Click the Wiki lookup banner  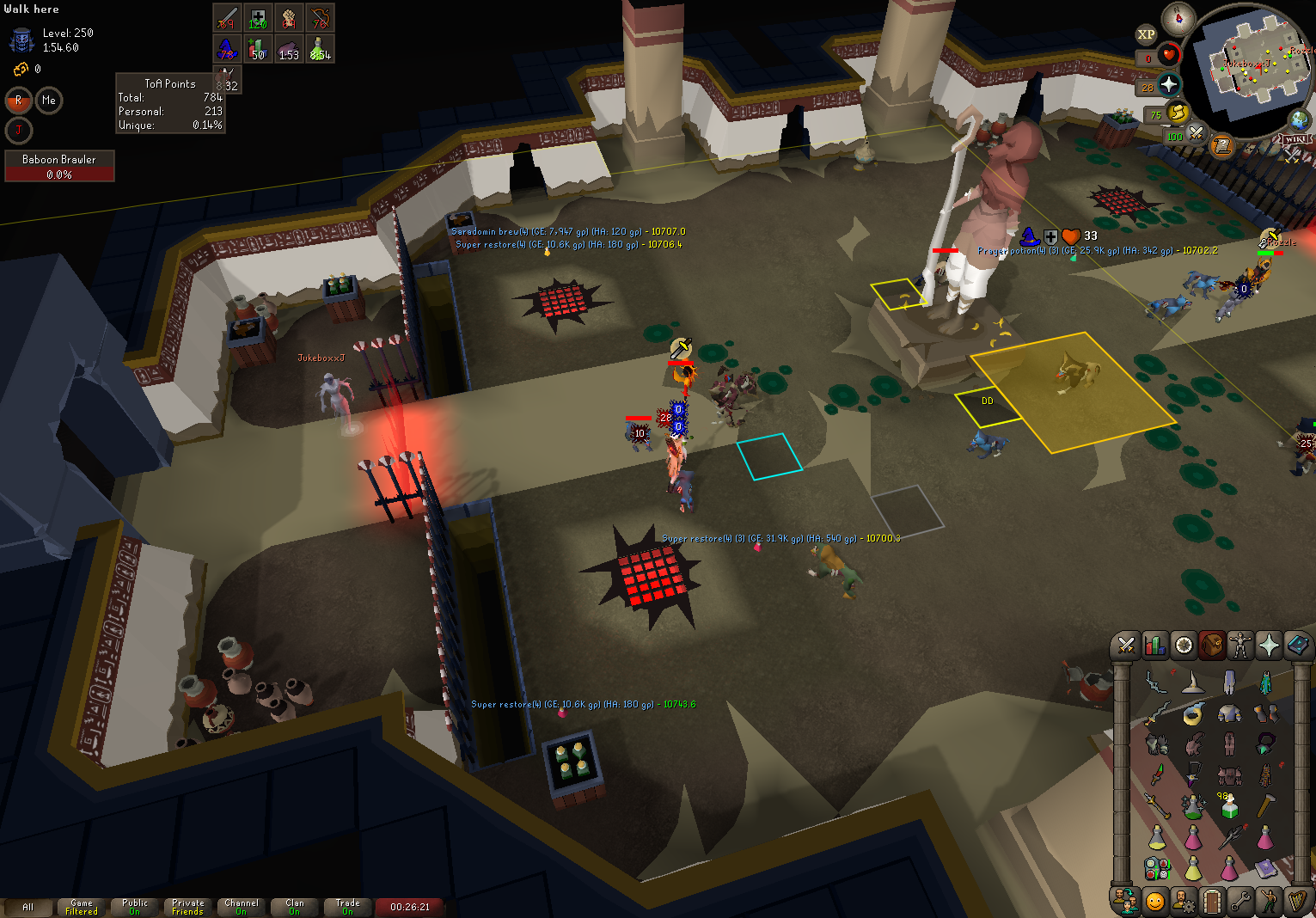point(1295,139)
